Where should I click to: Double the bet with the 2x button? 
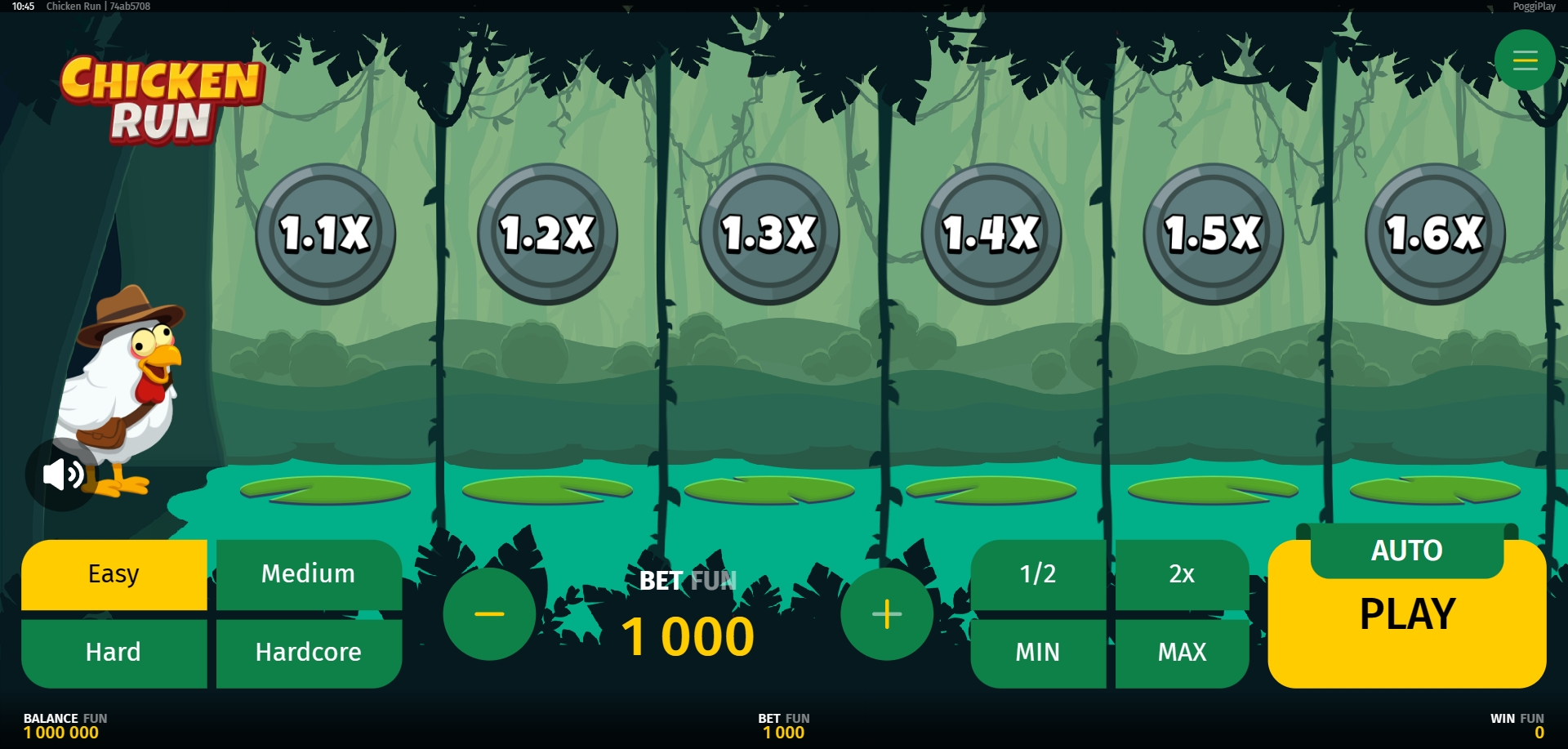pyautogui.click(x=1182, y=574)
